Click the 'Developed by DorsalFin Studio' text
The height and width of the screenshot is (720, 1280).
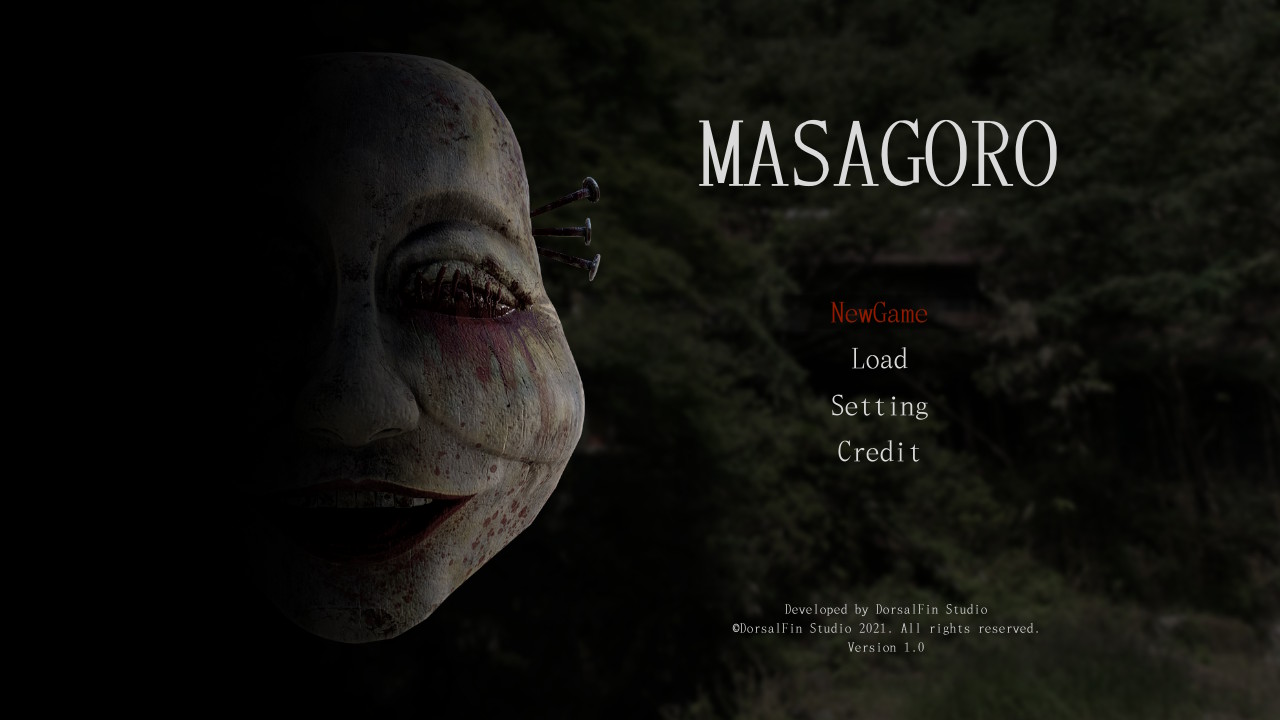(886, 610)
